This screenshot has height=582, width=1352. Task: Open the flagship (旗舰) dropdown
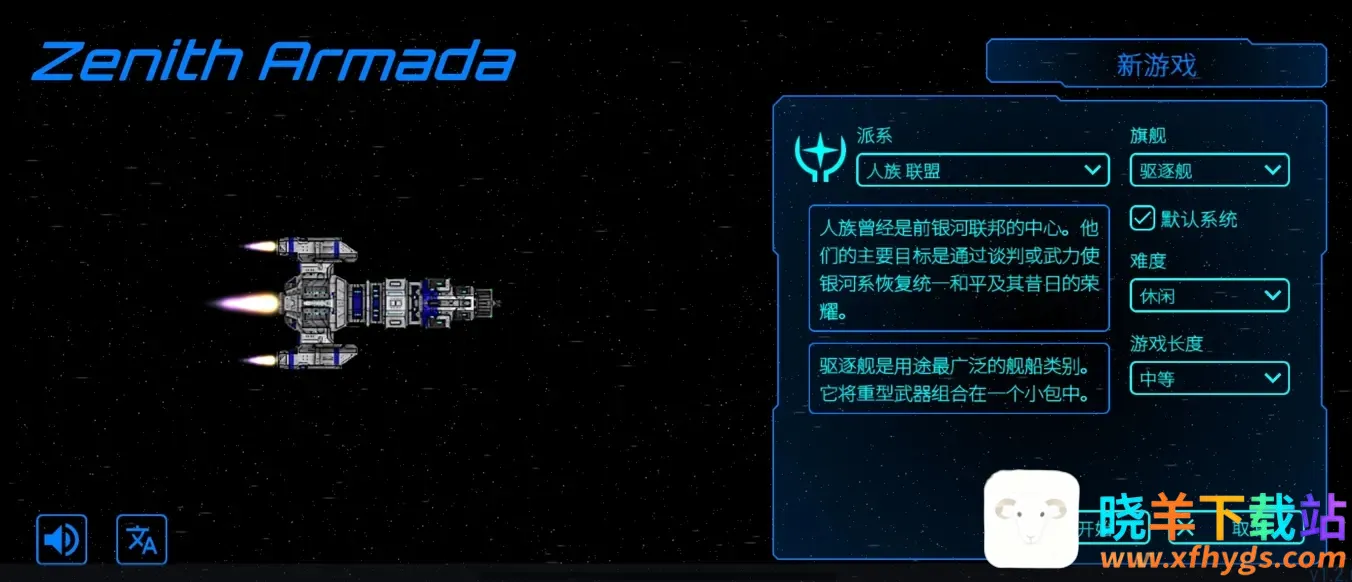coord(1209,170)
